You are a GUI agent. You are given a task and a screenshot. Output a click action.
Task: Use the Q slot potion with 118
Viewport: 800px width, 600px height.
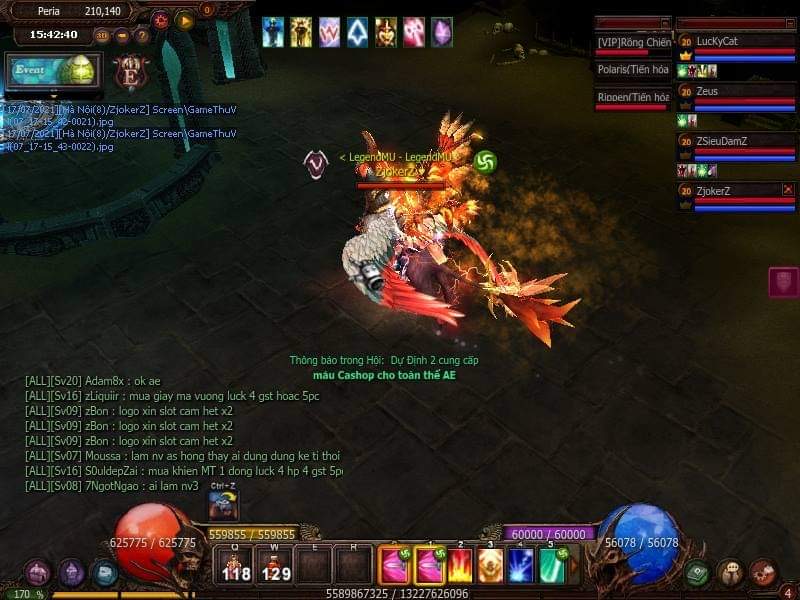coord(236,565)
